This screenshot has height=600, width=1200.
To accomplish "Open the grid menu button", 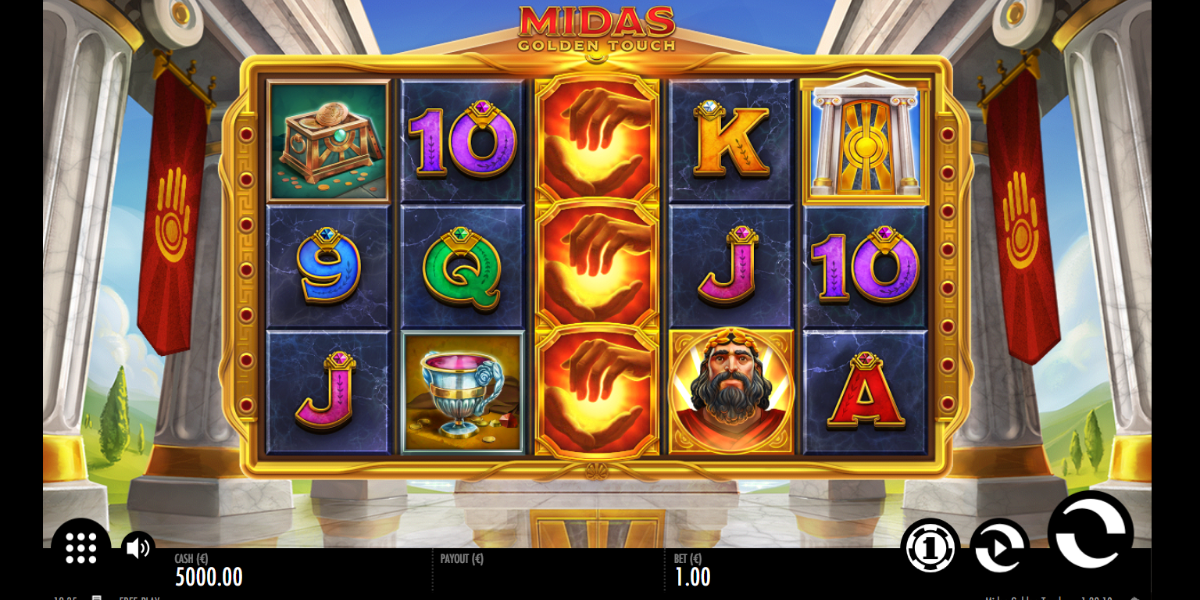I will click(81, 548).
